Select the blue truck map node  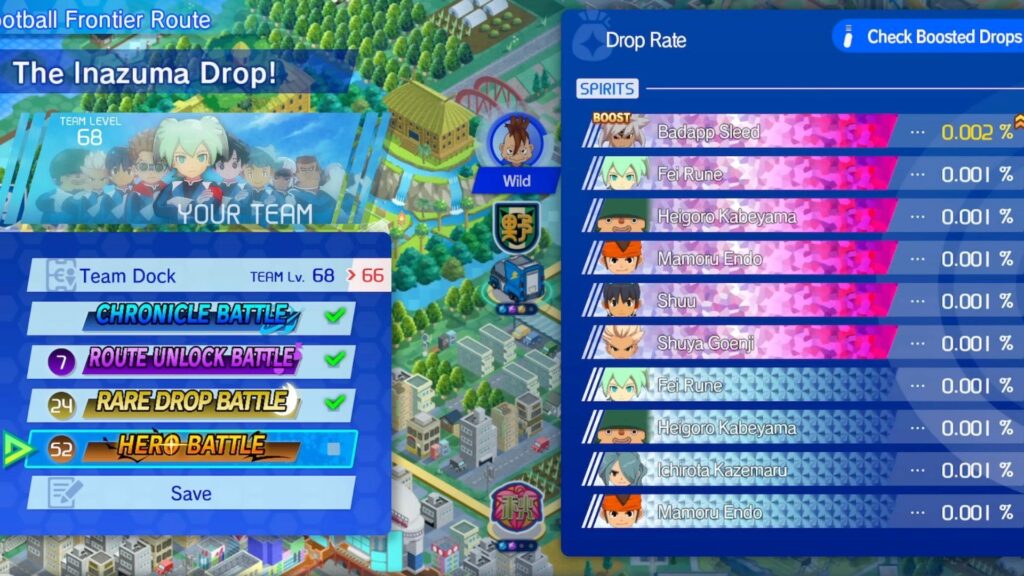[517, 277]
